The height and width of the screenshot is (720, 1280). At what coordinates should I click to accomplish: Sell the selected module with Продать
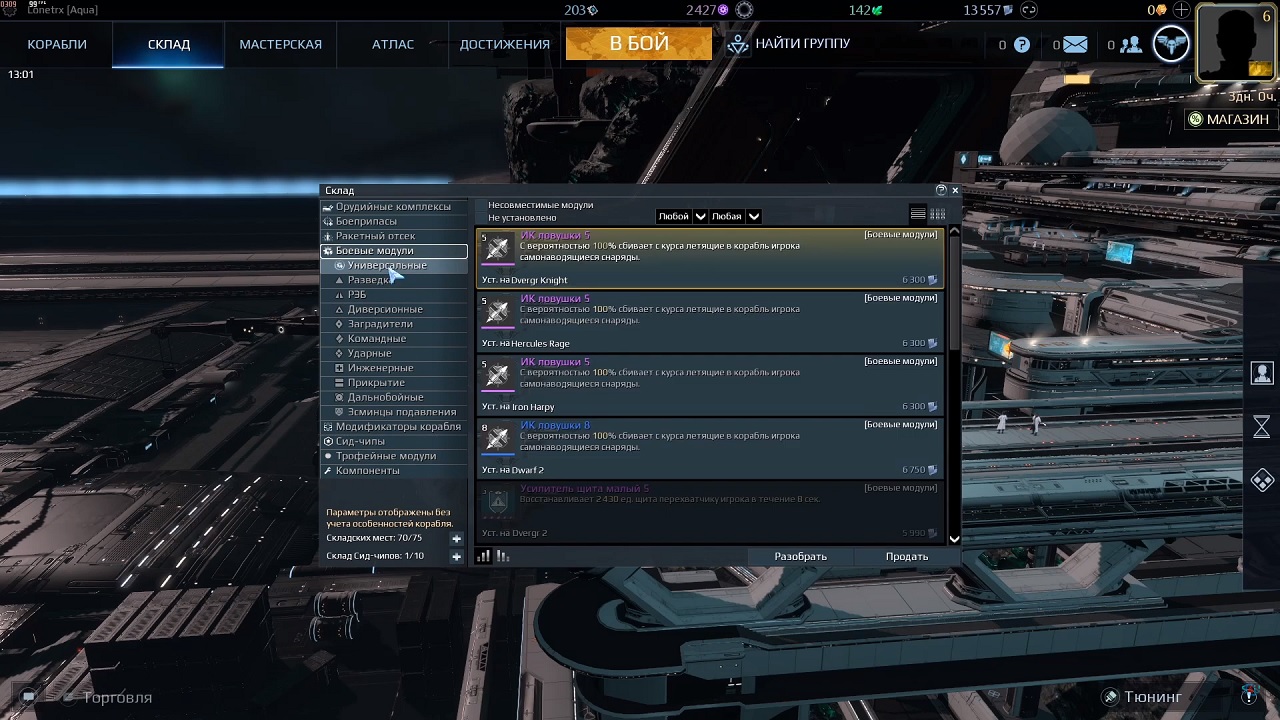pos(906,557)
